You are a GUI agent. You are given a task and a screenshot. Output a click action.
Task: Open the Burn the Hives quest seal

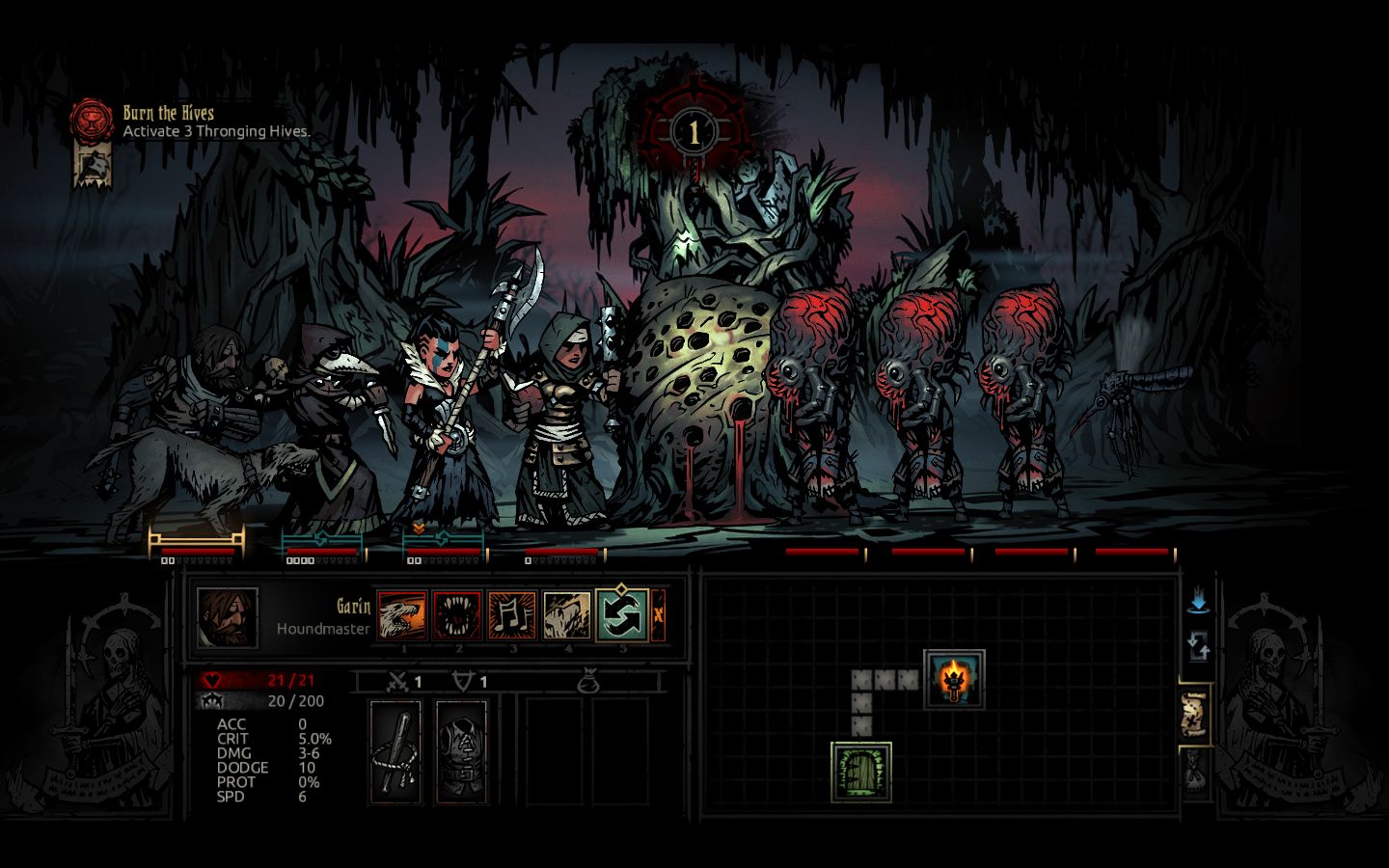click(x=92, y=121)
